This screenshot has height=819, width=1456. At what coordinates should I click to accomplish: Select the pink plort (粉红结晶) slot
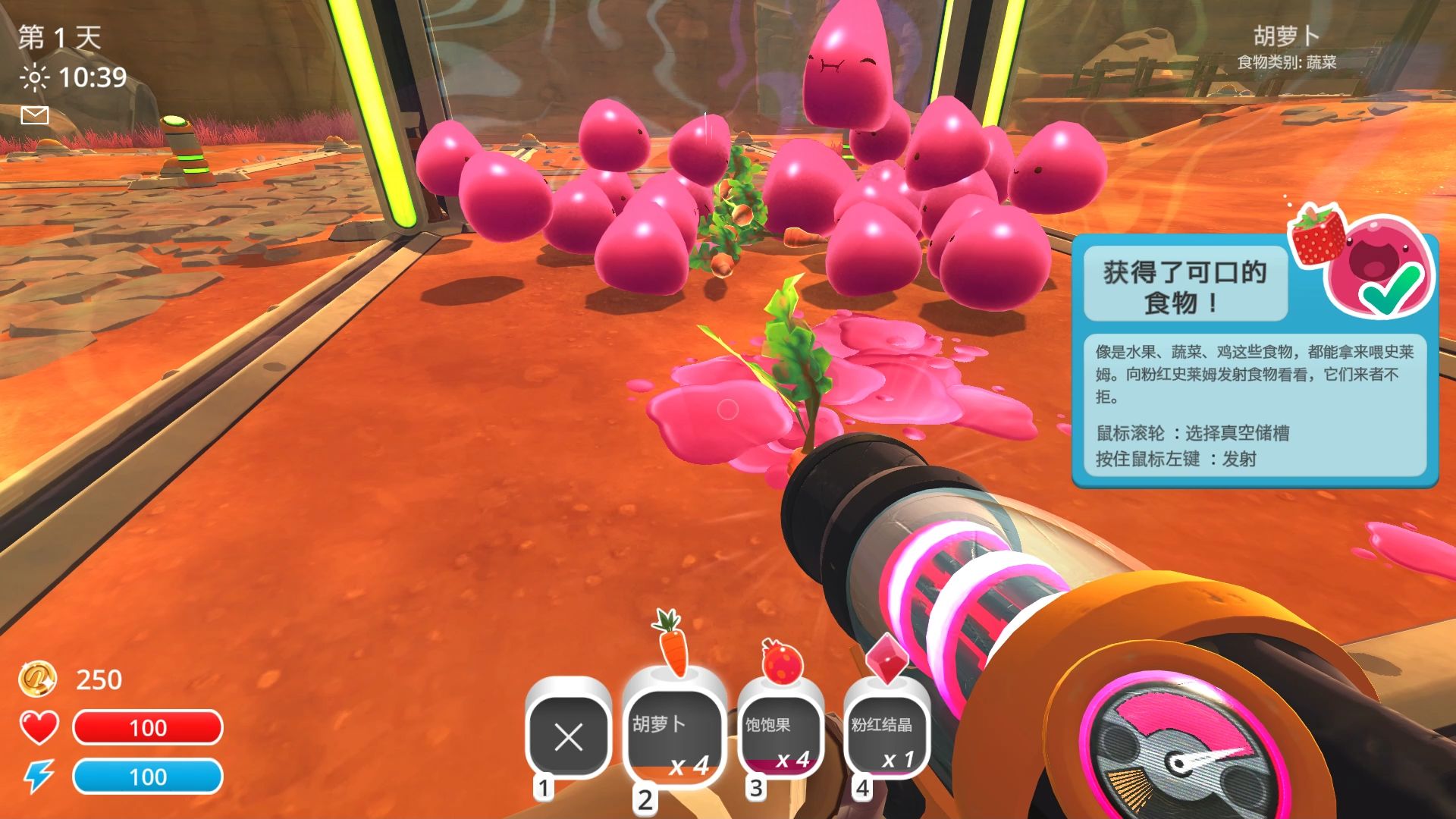(886, 738)
